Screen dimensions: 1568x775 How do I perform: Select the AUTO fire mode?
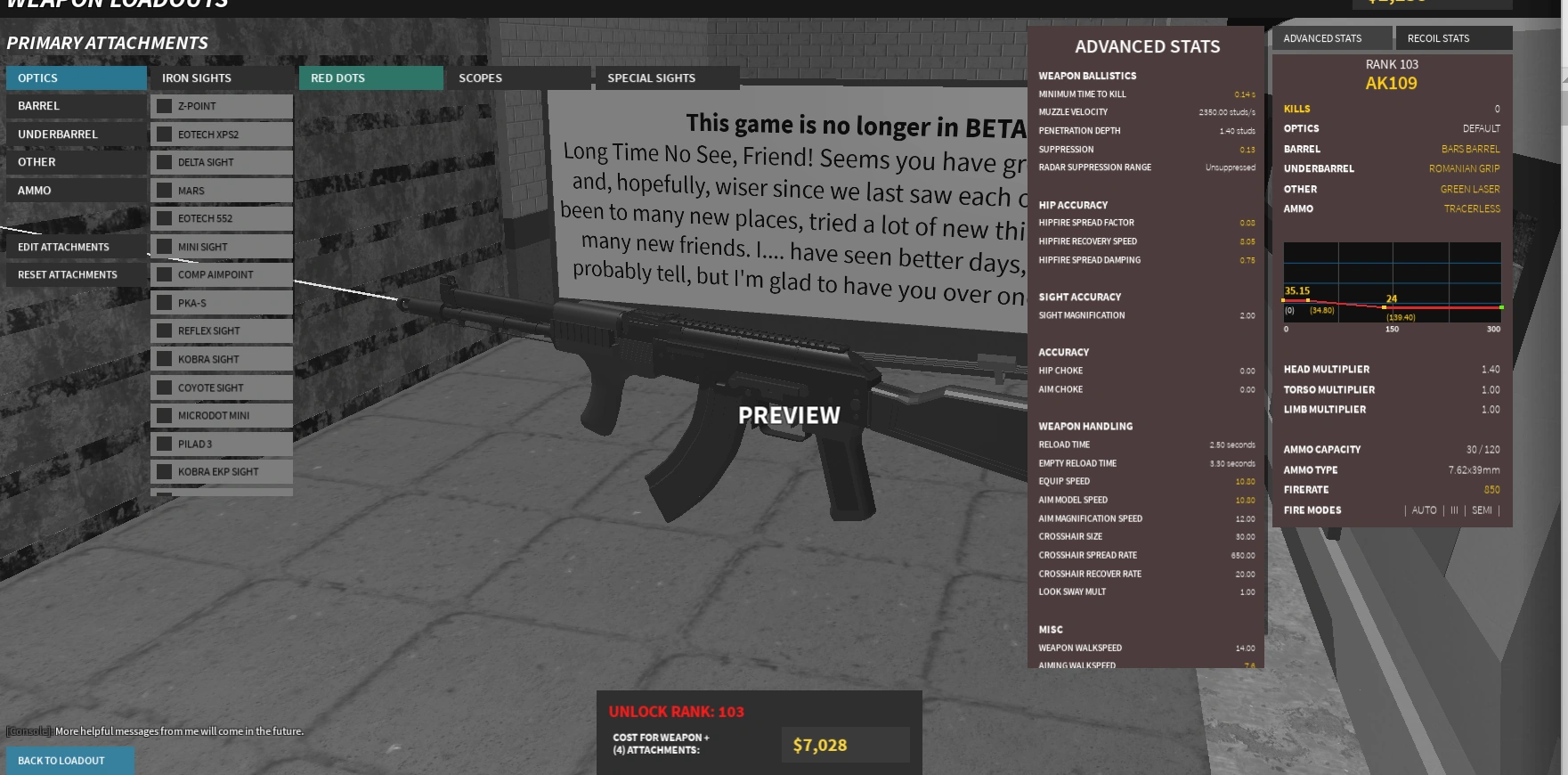click(1423, 510)
